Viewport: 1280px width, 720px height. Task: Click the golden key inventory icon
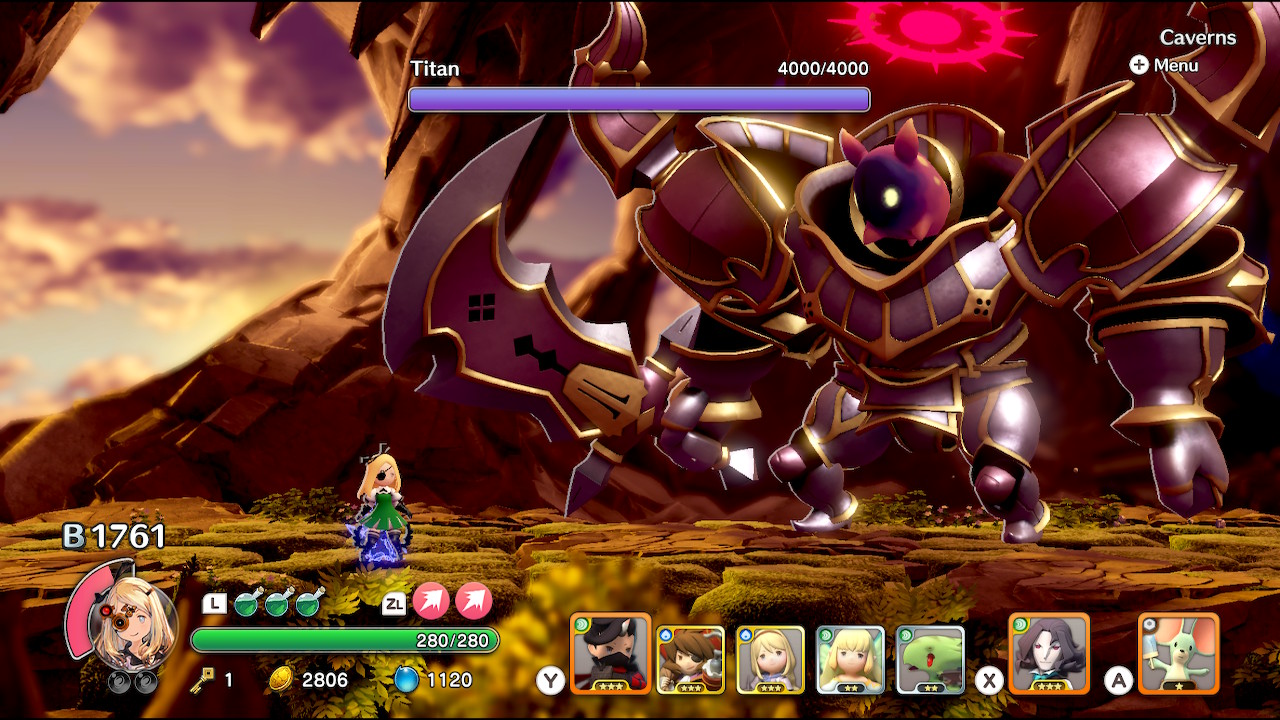(x=200, y=680)
